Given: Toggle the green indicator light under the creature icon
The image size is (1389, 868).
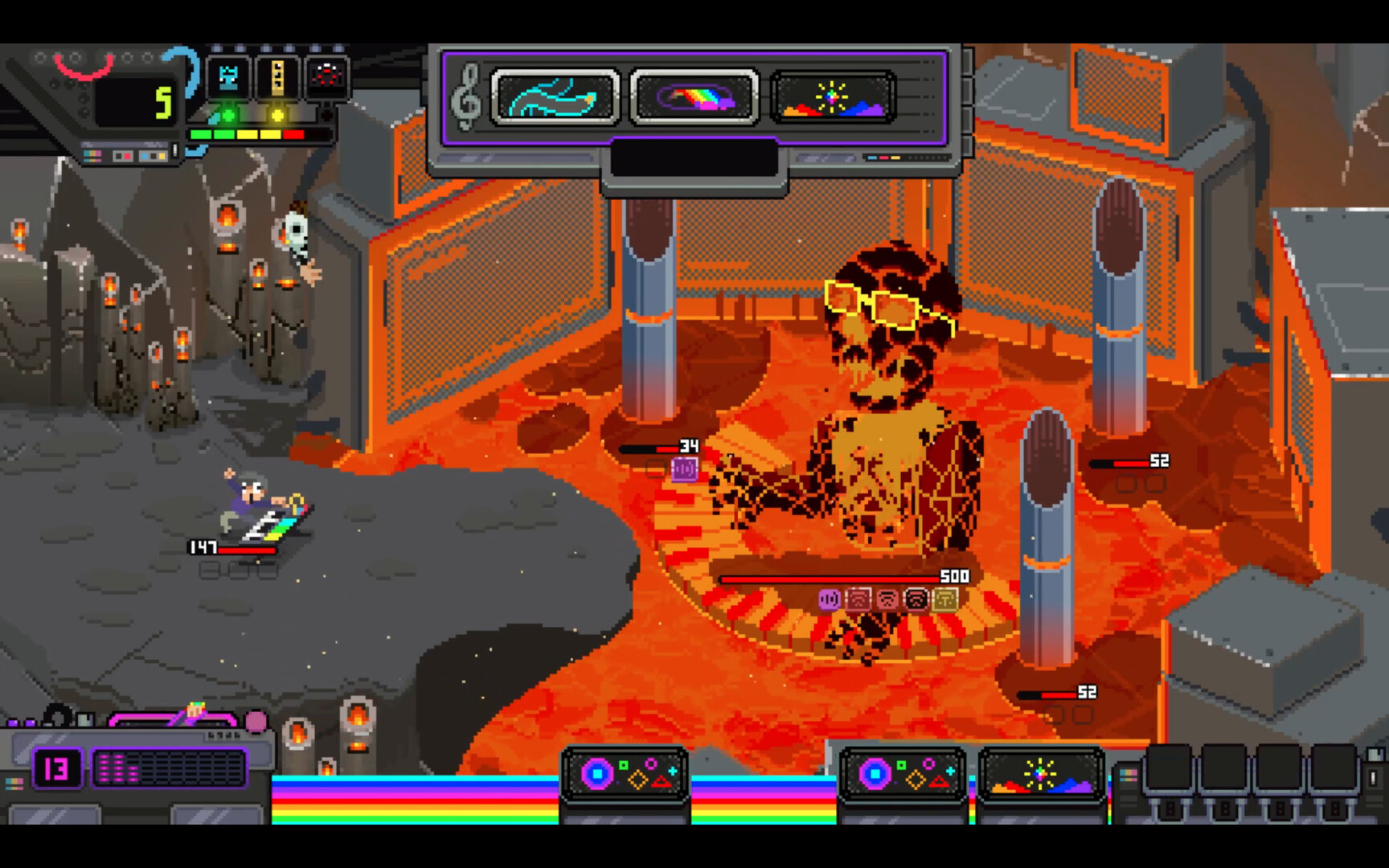Looking at the screenshot, I should pyautogui.click(x=228, y=116).
